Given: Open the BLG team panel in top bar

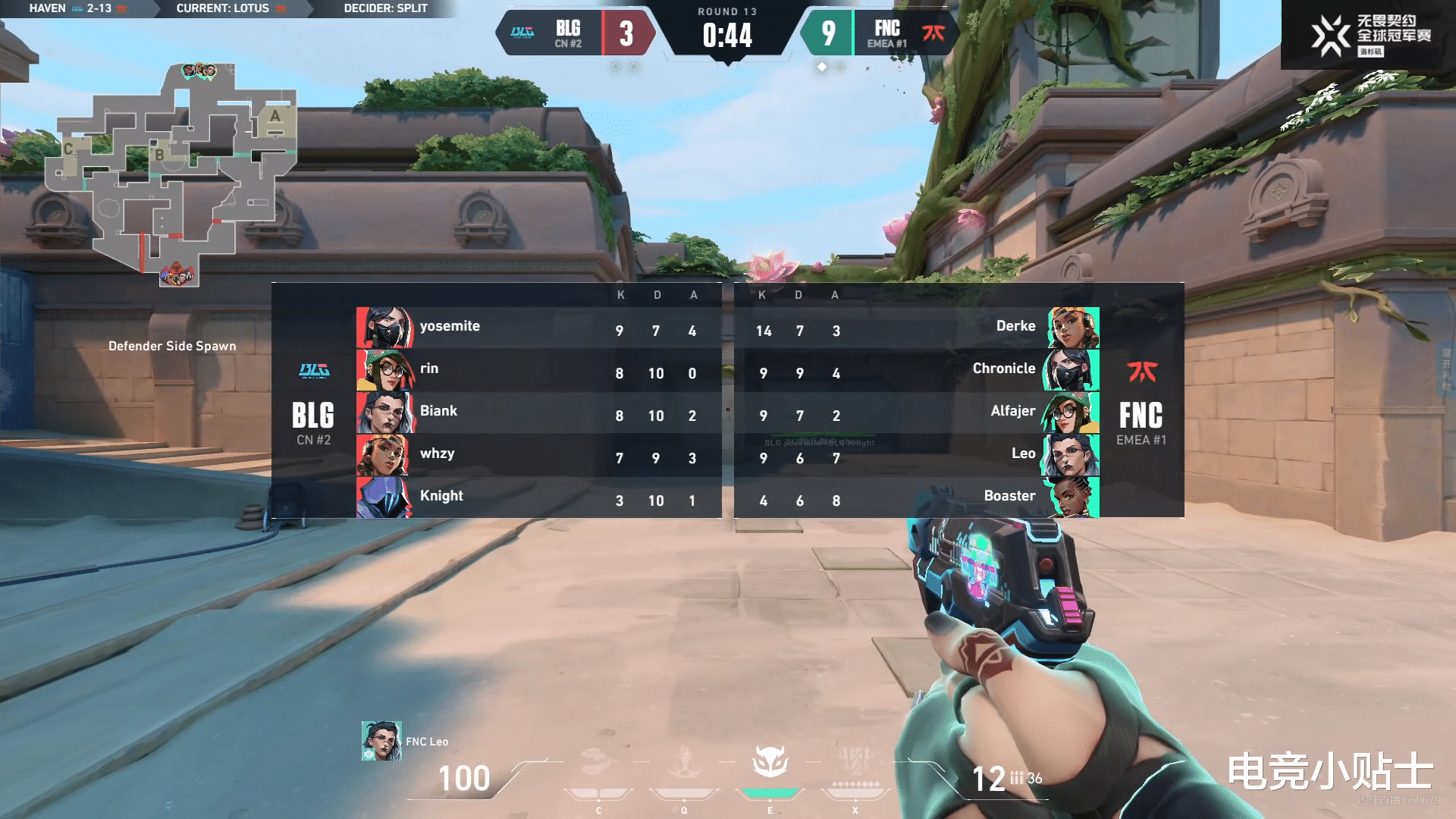Looking at the screenshot, I should 575,33.
